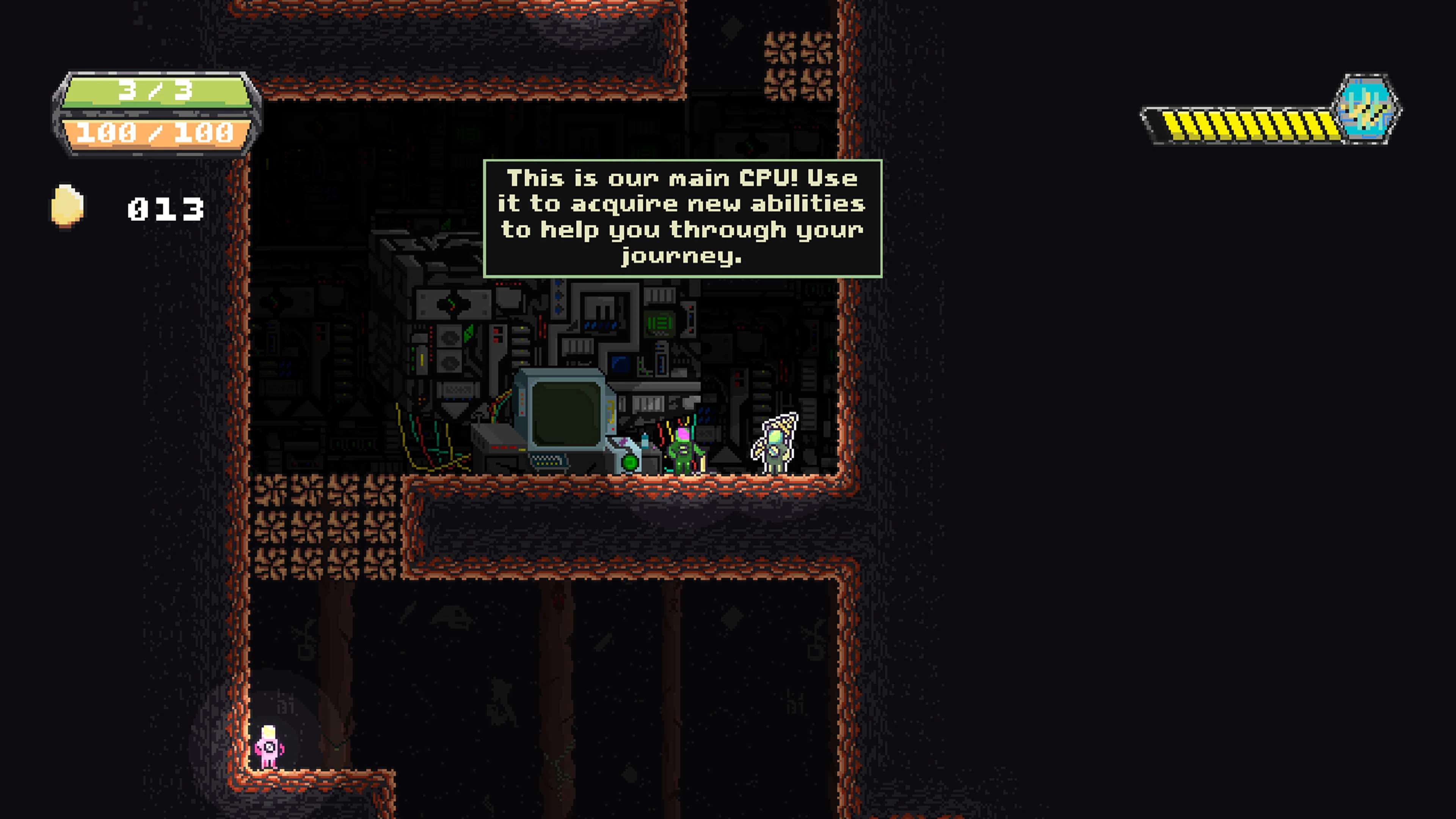Click the green orb on the console panel
This screenshot has width=1456, height=819.
point(631,464)
